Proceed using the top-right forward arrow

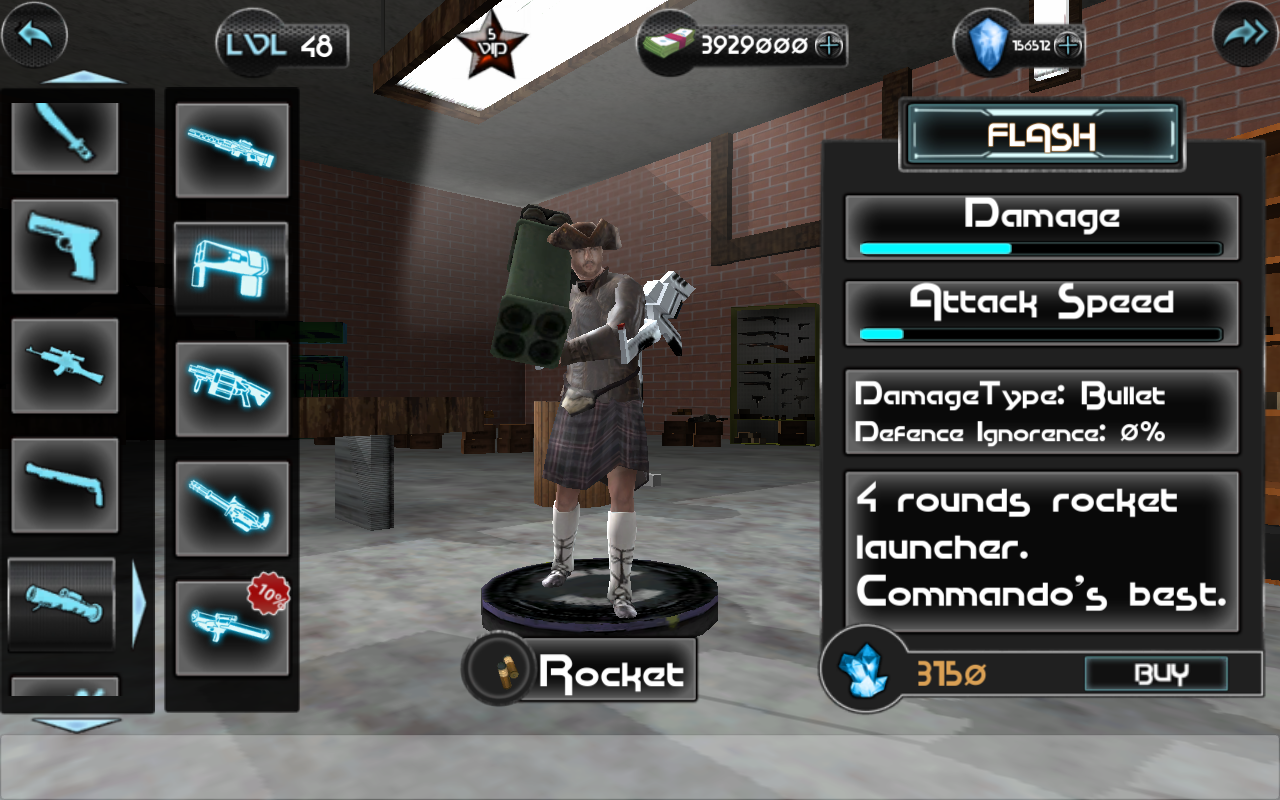pyautogui.click(x=1243, y=34)
